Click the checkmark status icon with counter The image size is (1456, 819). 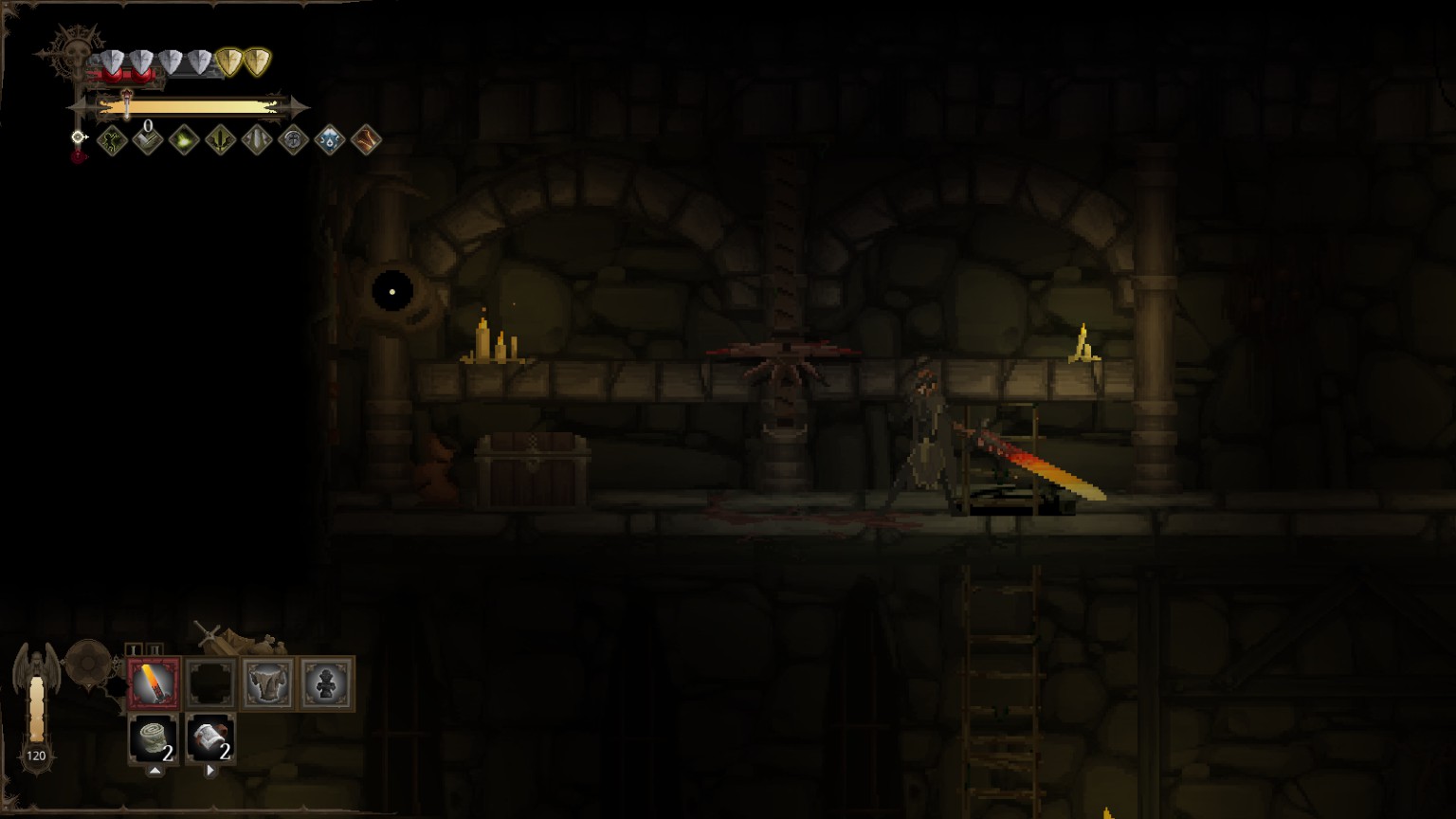148,141
